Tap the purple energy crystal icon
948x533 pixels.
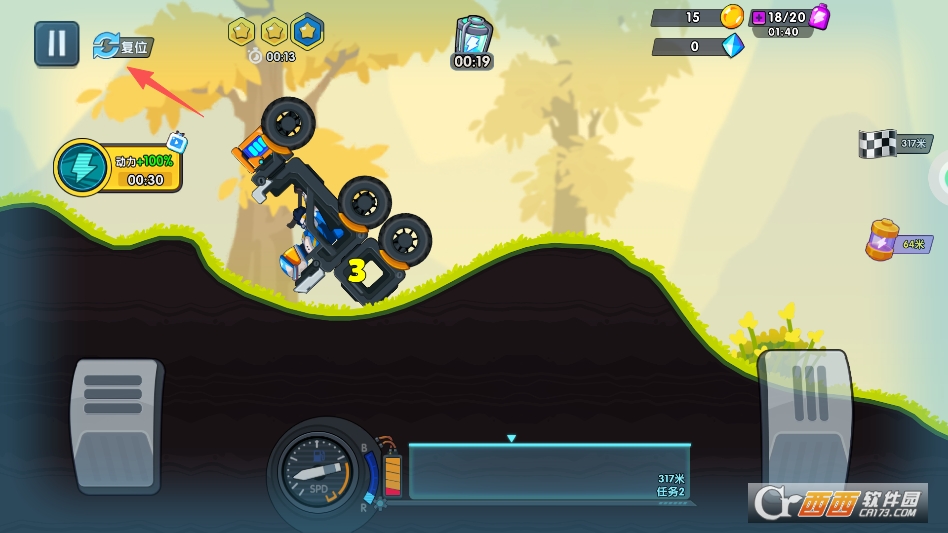click(820, 17)
